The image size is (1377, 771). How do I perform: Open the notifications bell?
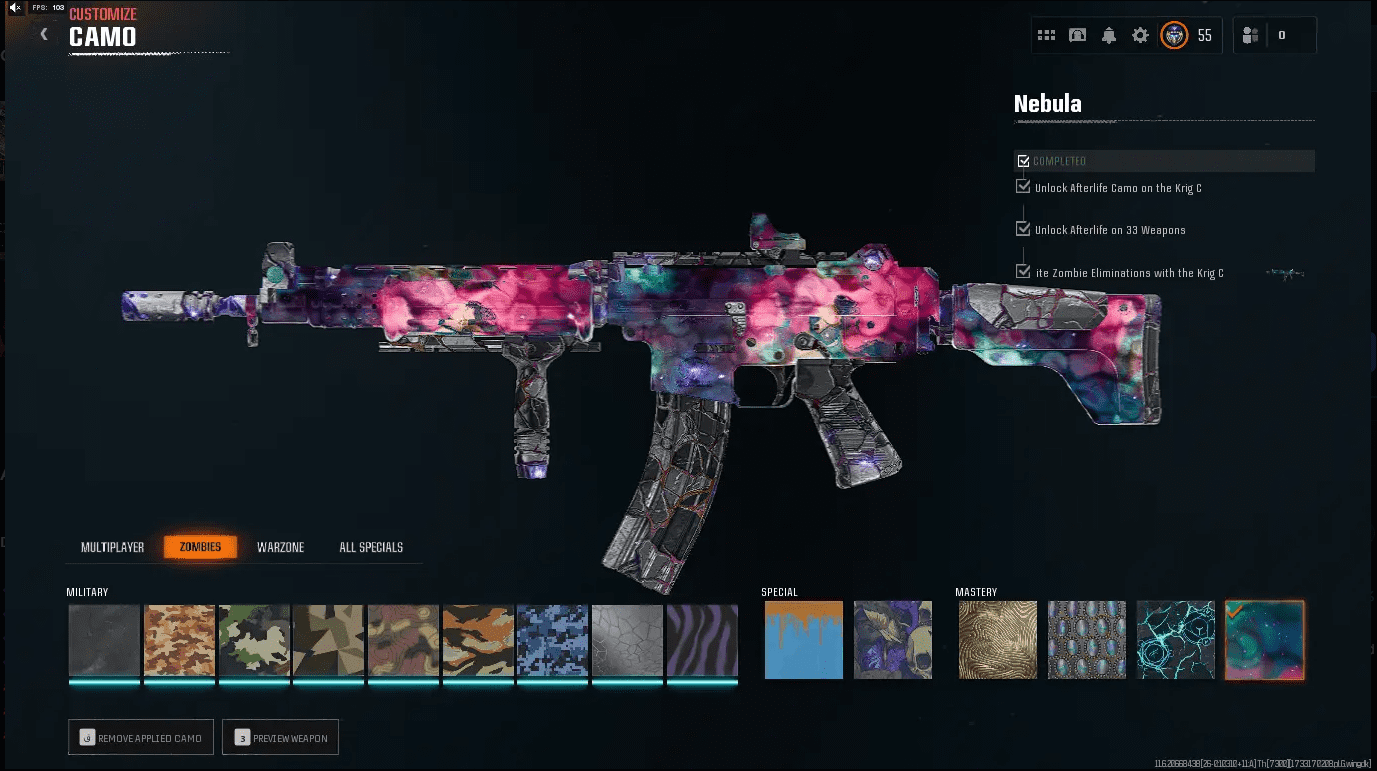[1109, 35]
